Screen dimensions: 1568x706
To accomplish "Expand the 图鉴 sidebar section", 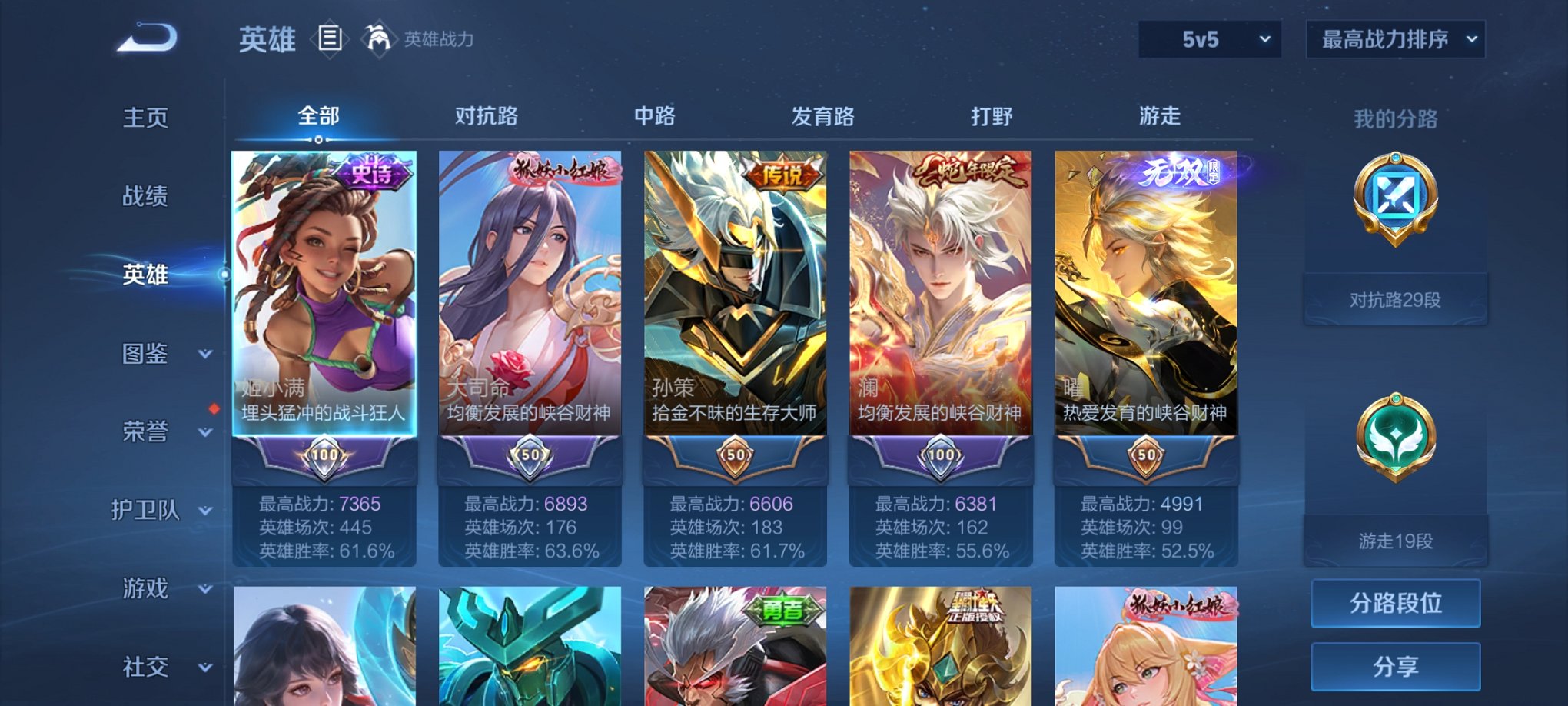I will tap(143, 355).
